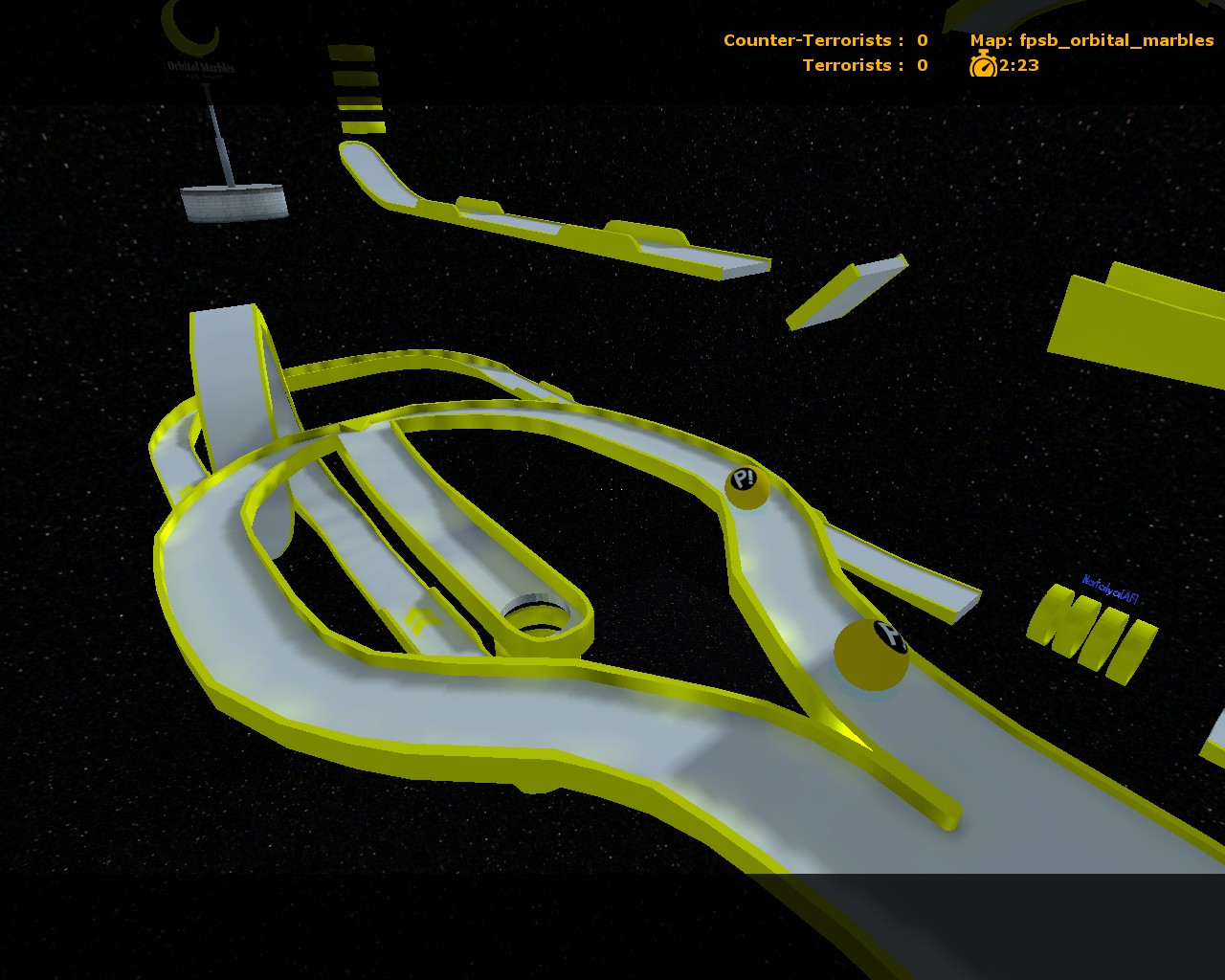Click the Map: fpsb_orbital_marbles text
The width and height of the screenshot is (1225, 980).
[1091, 40]
